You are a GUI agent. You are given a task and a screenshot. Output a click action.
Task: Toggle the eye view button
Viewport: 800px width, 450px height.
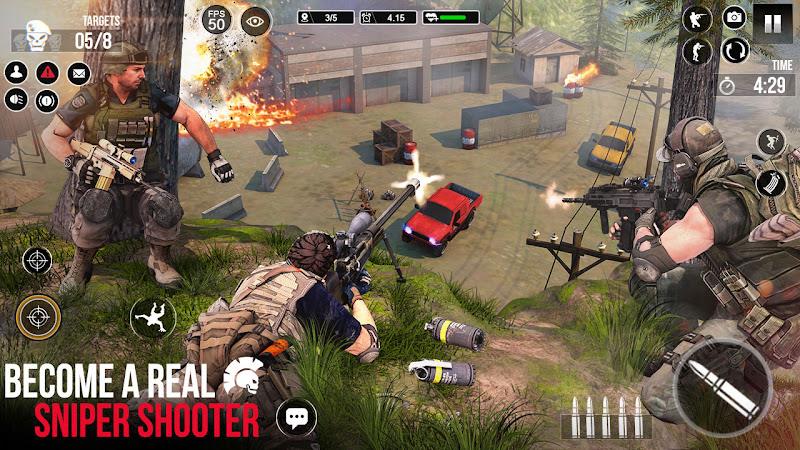(x=256, y=20)
